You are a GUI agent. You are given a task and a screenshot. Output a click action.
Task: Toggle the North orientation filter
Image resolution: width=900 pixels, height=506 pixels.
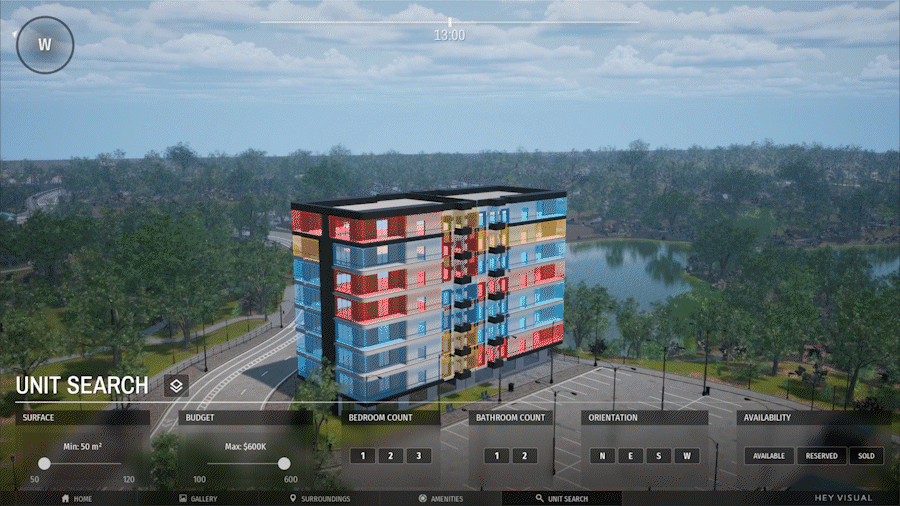[x=602, y=456]
